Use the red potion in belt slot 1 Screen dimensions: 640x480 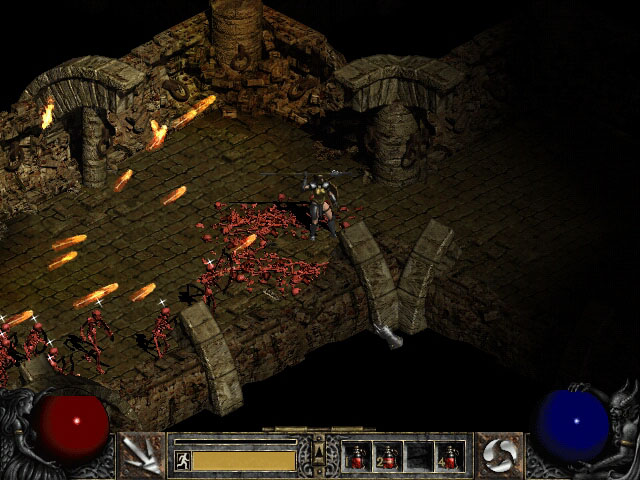356,456
